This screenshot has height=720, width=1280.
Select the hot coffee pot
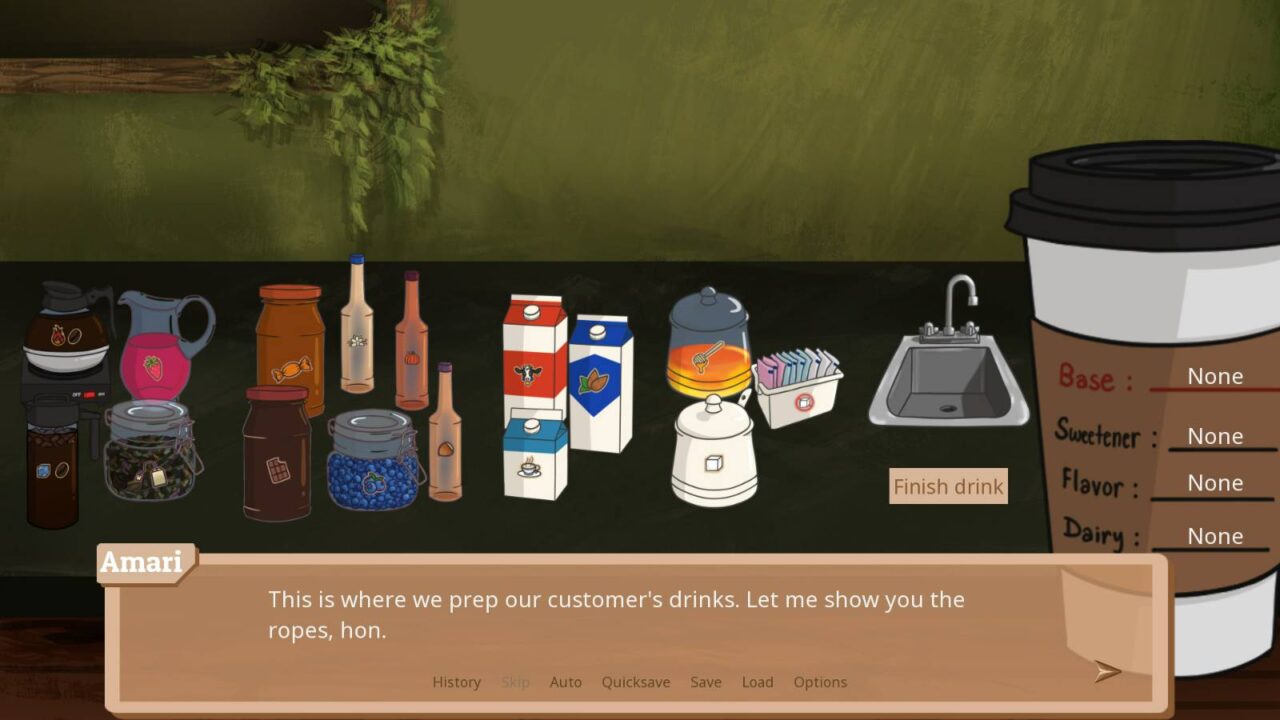click(65, 330)
